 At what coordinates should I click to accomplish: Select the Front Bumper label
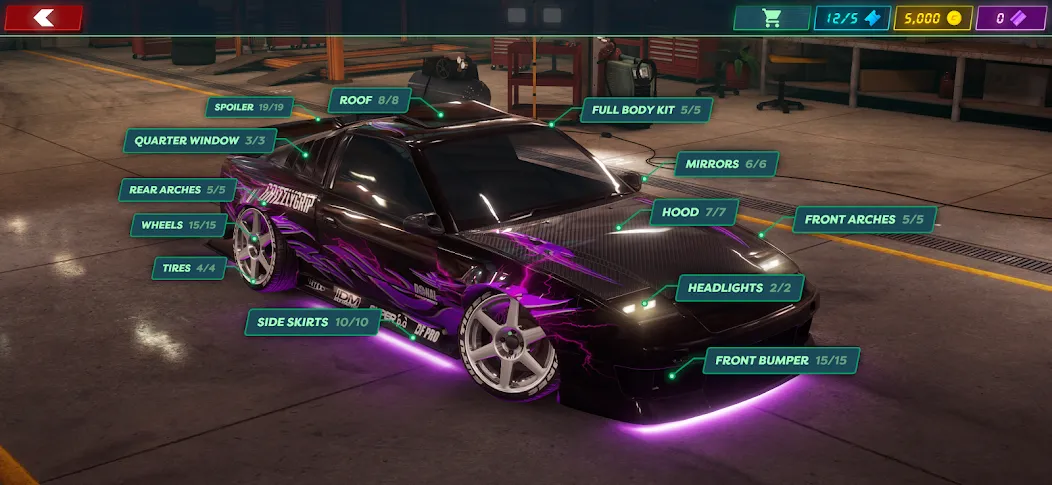(781, 360)
